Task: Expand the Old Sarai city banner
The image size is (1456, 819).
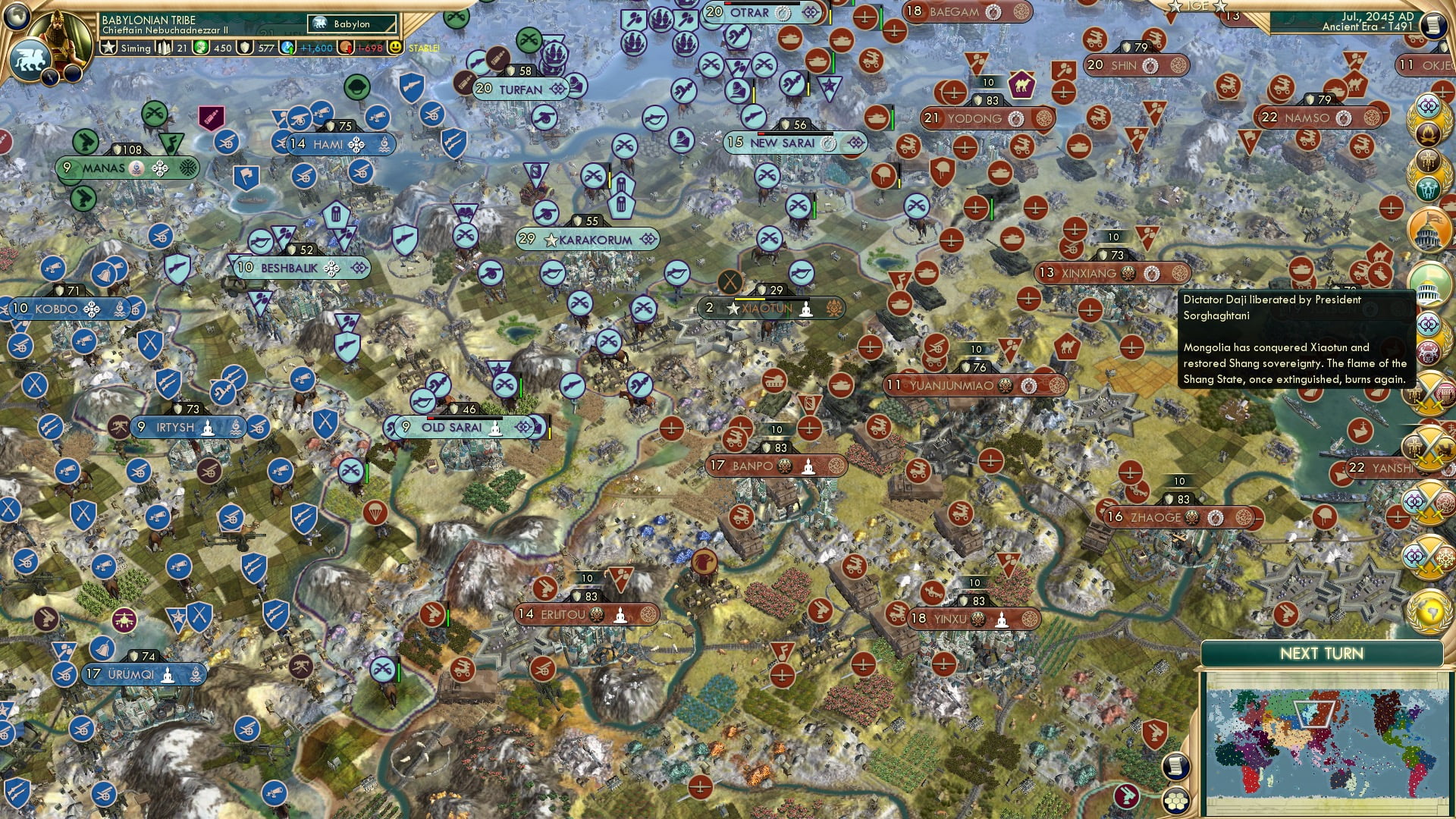Action: pos(453,428)
